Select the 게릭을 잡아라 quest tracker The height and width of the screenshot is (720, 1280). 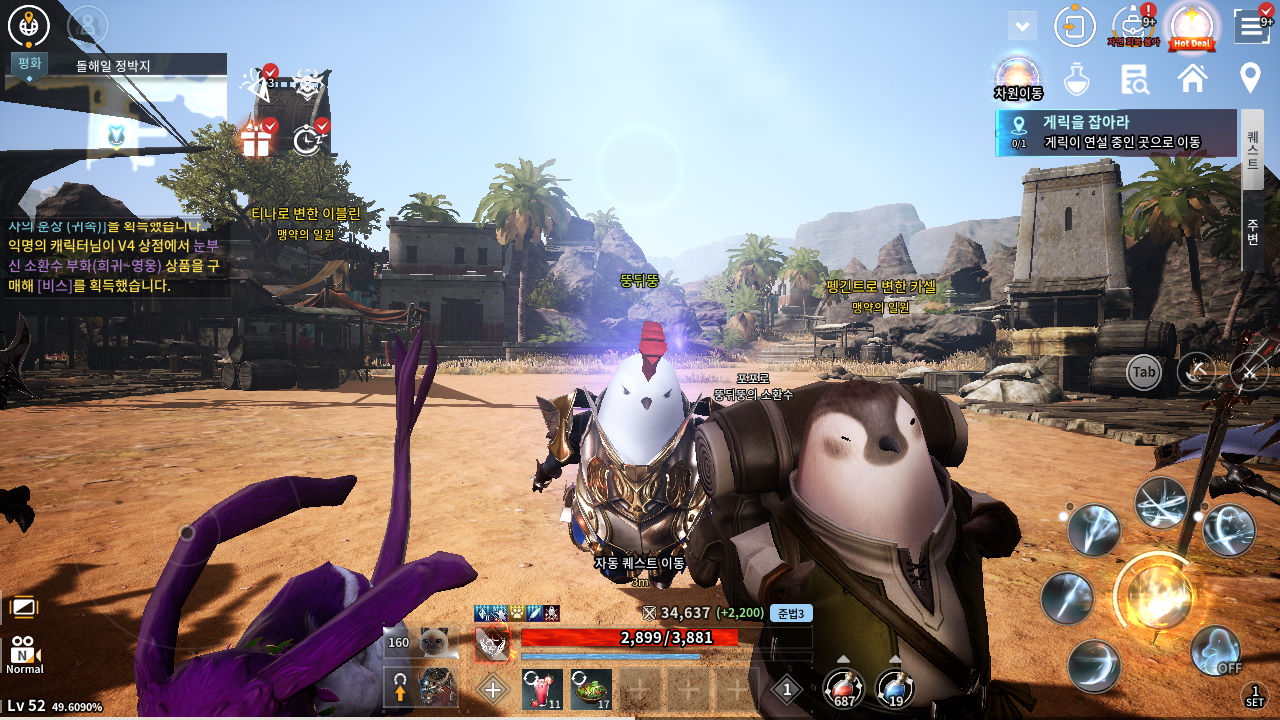1116,132
